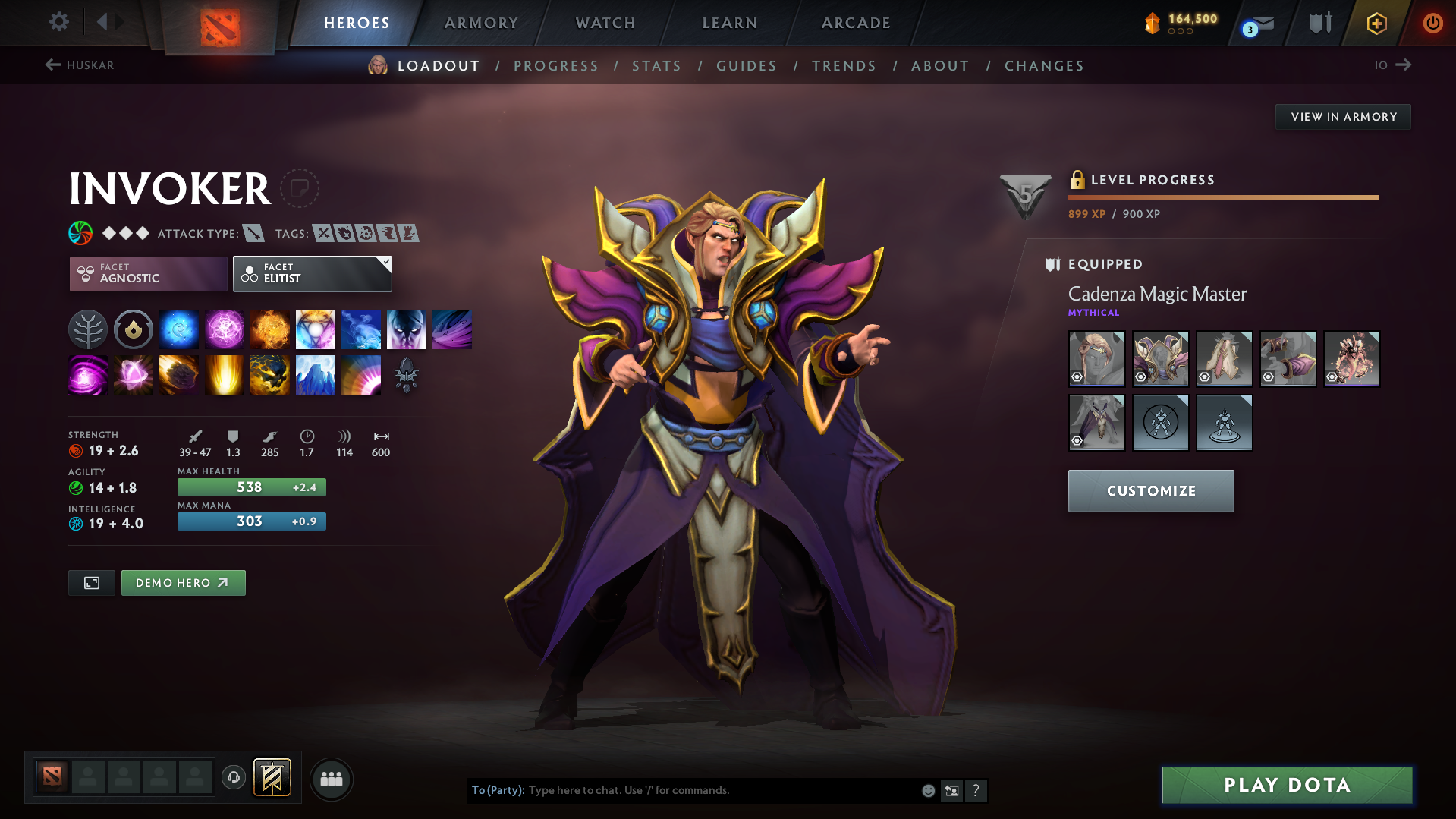Click the Aghanim's Shard upgrade icon
Screen dimensions: 1456x819
pos(407,376)
